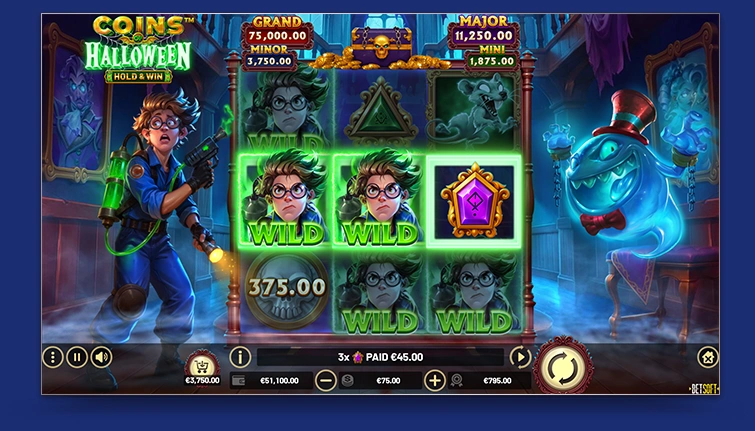
Task: Click the pause button
Action: [x=77, y=357]
